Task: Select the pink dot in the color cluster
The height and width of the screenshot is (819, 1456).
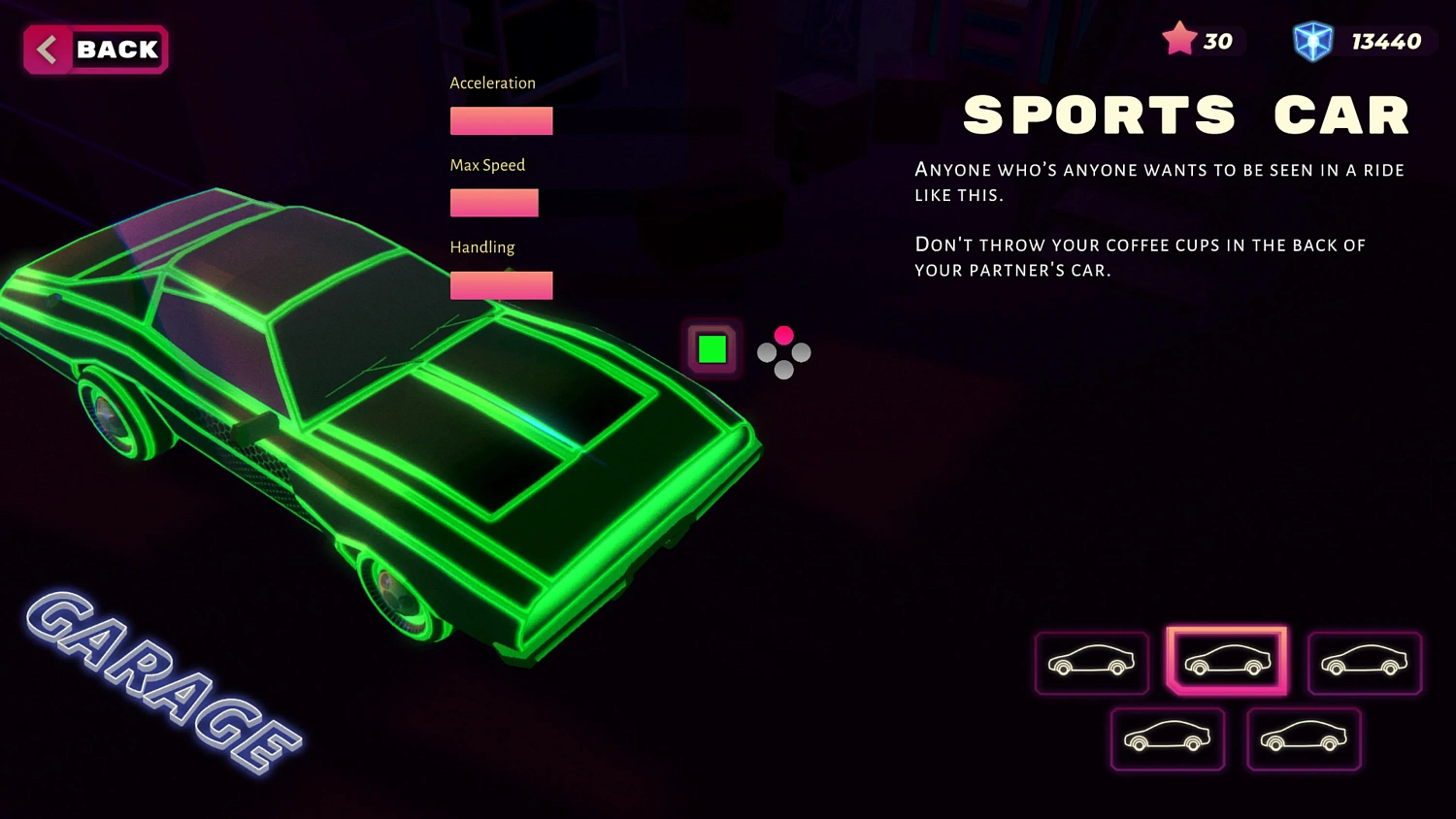Action: [783, 336]
